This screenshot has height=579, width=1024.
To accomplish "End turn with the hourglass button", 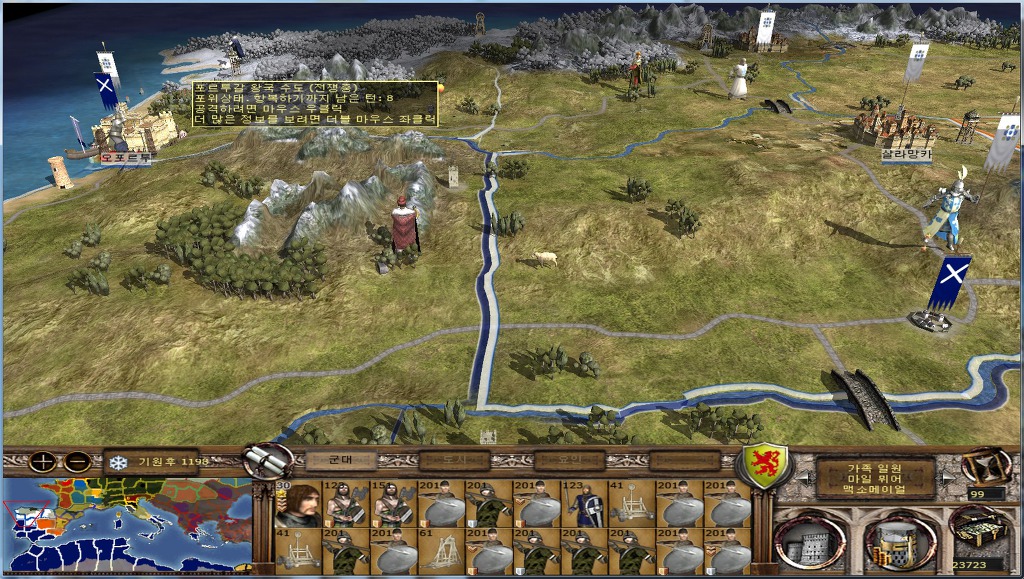I will 983,466.
